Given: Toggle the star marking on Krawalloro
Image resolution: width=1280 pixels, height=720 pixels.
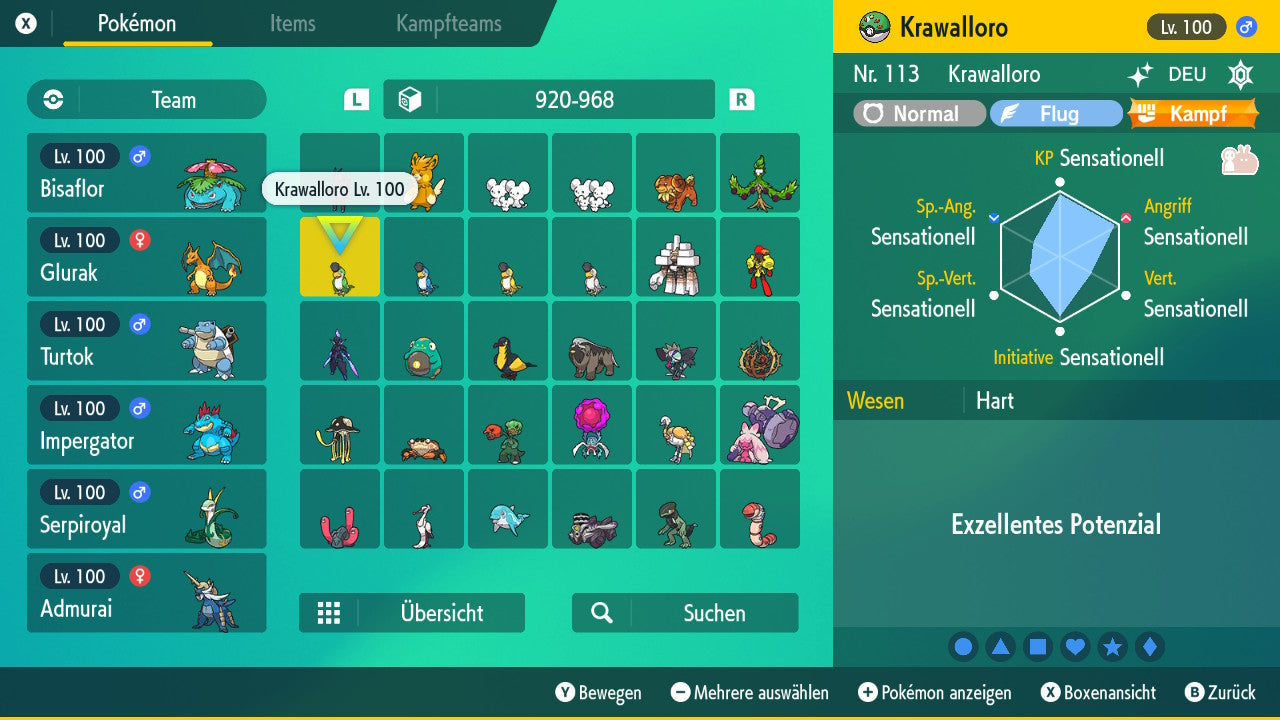Looking at the screenshot, I should (1113, 647).
